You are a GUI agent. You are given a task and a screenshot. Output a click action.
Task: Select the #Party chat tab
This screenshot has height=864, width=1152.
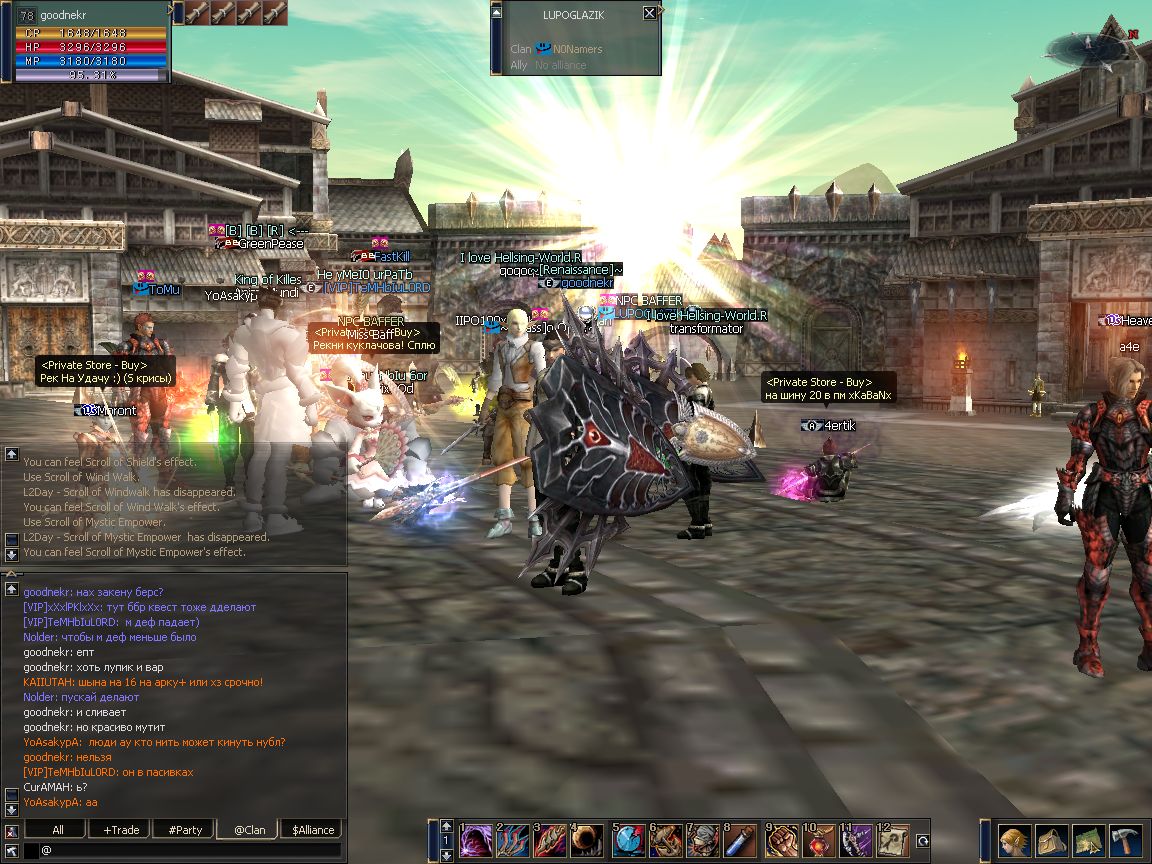click(185, 829)
